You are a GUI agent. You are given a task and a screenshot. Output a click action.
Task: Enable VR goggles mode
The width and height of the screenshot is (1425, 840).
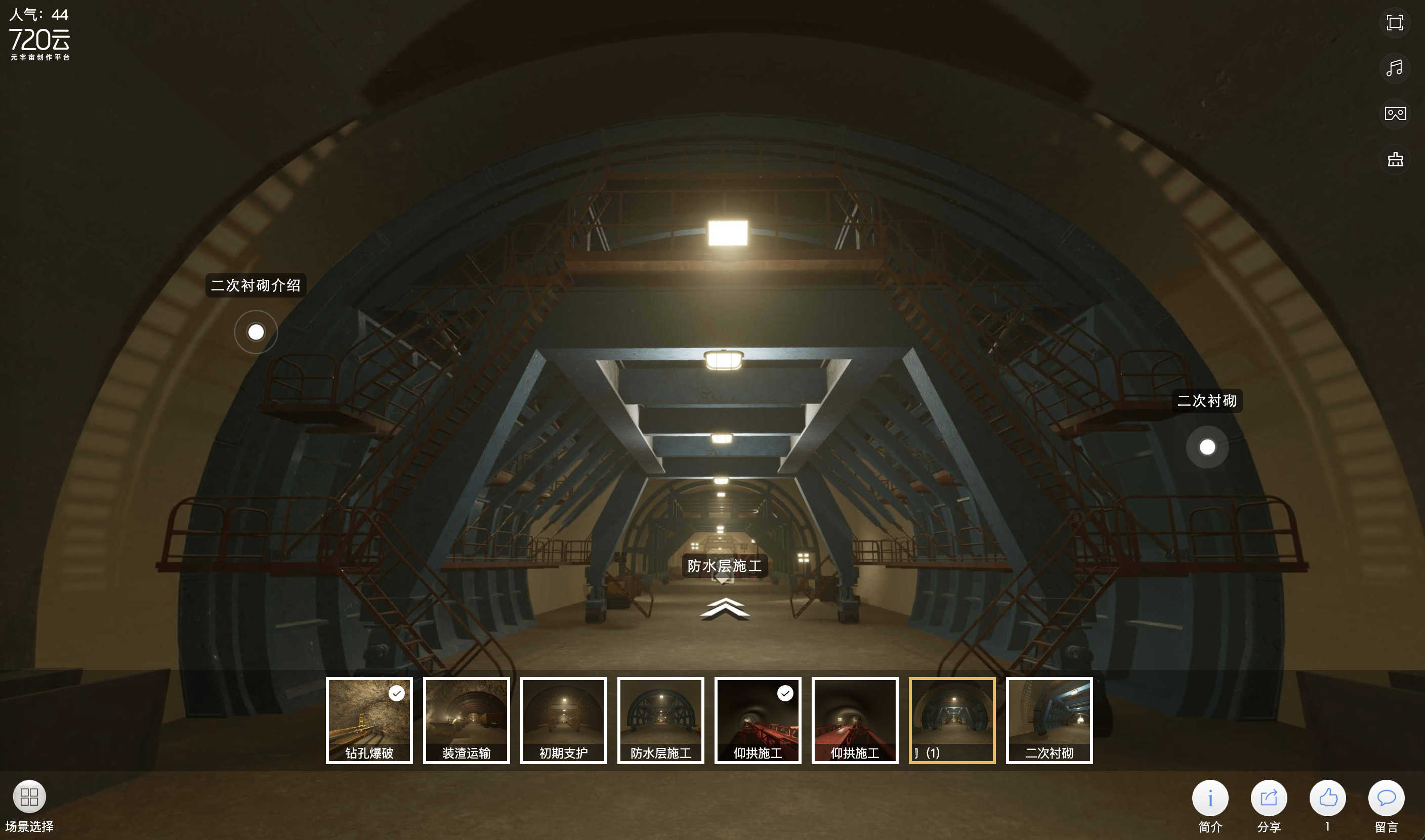coord(1395,114)
